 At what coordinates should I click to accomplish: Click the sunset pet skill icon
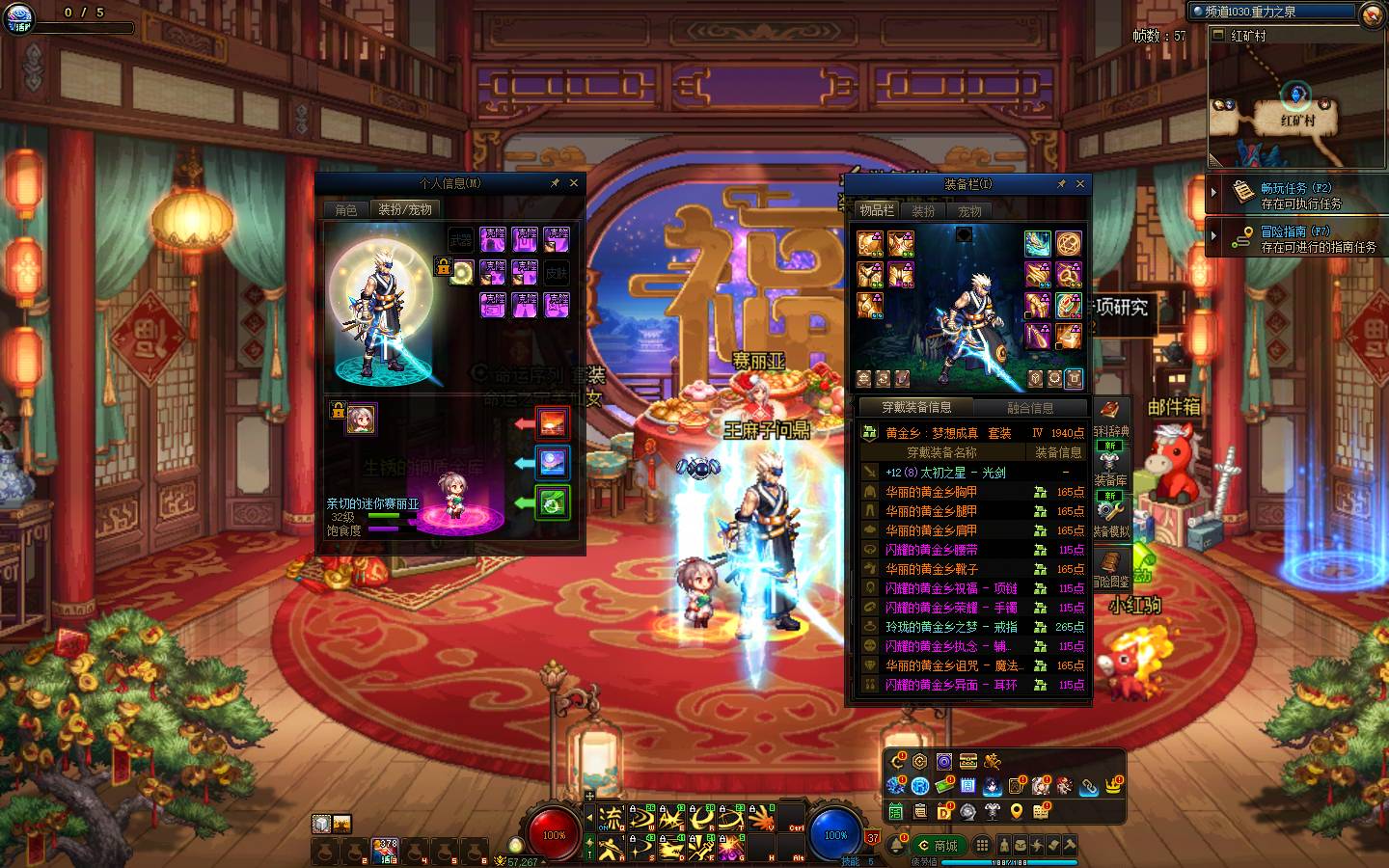[x=553, y=422]
